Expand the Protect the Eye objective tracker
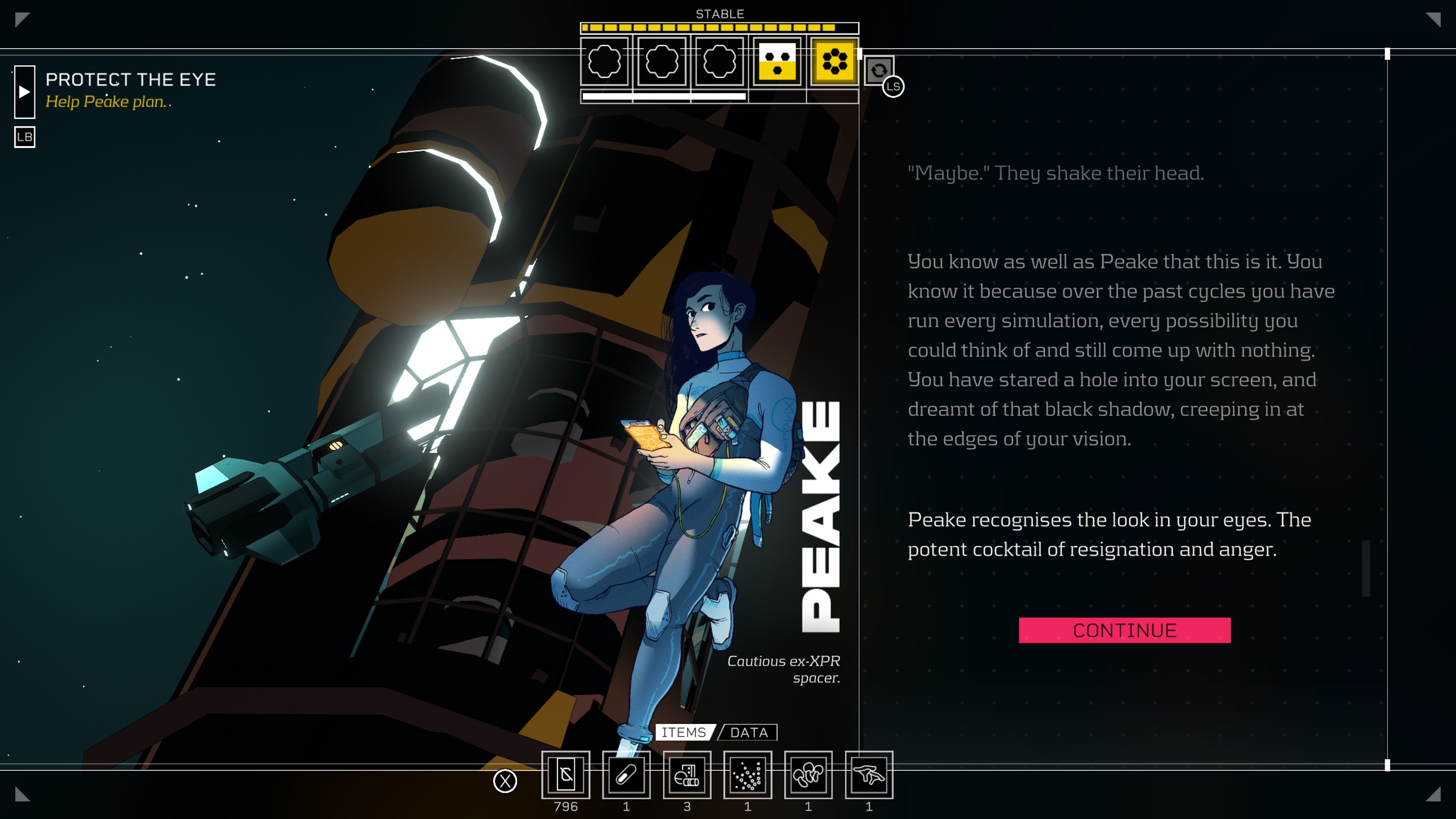 point(24,91)
